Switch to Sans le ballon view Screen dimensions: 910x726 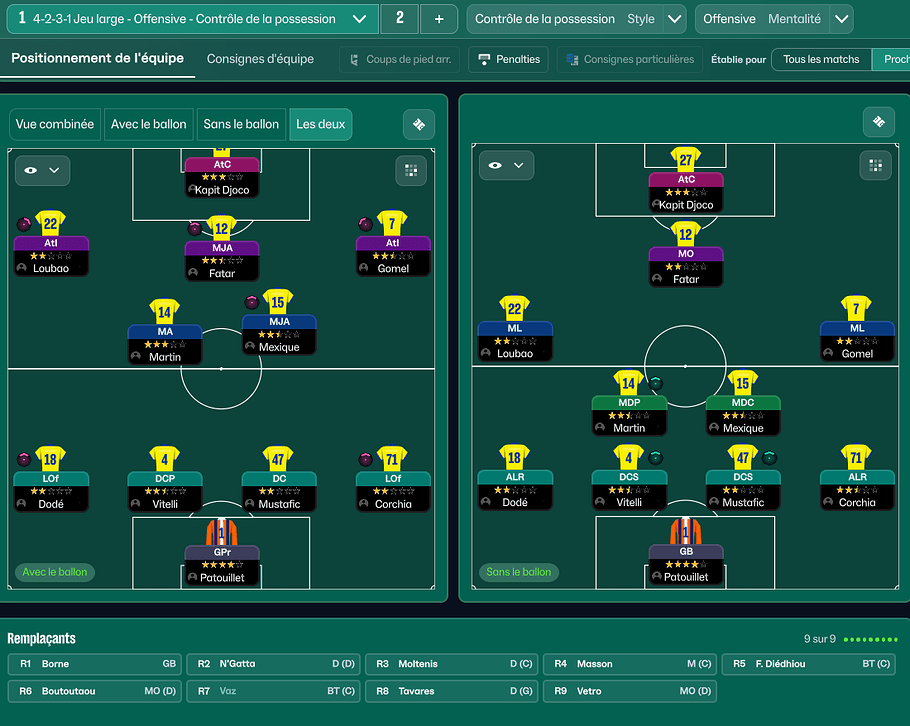(x=241, y=124)
